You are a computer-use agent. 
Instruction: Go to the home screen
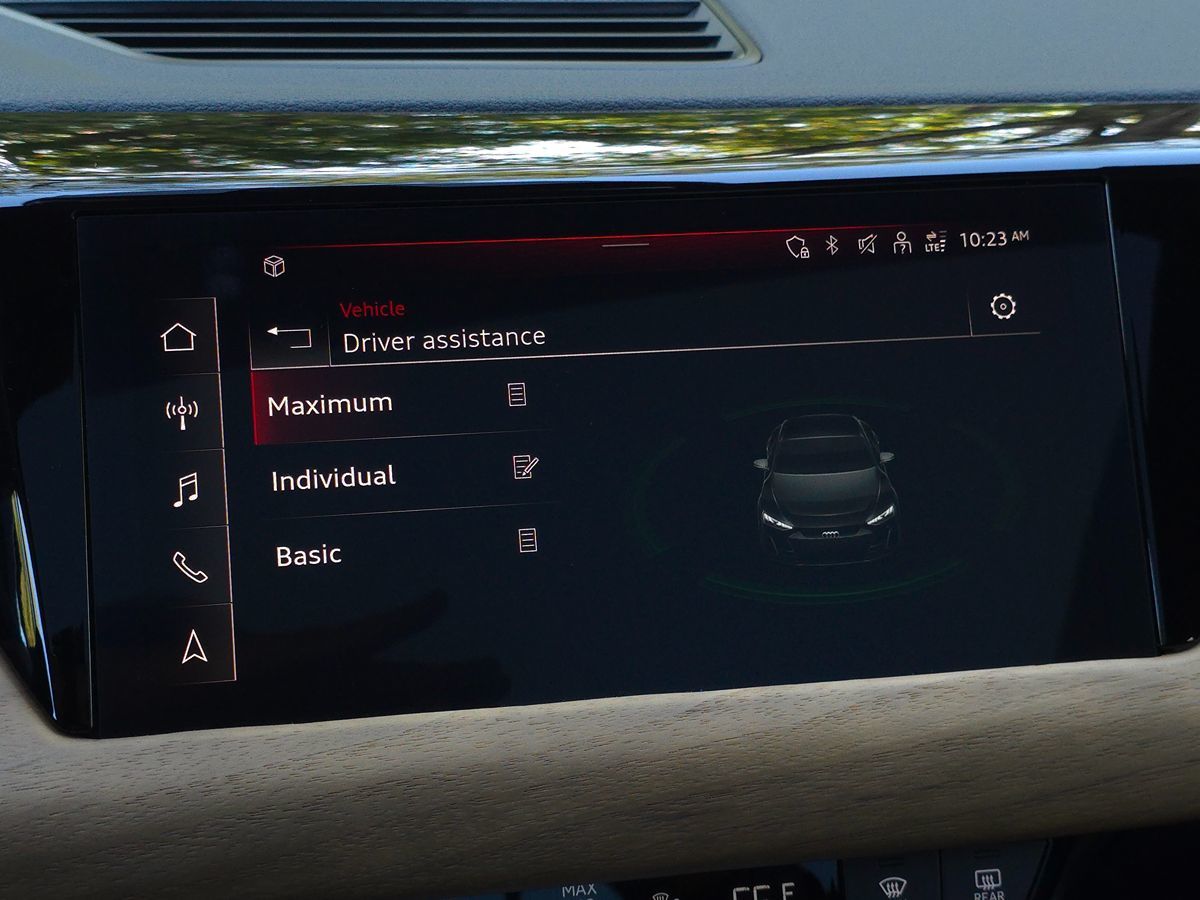pos(179,337)
